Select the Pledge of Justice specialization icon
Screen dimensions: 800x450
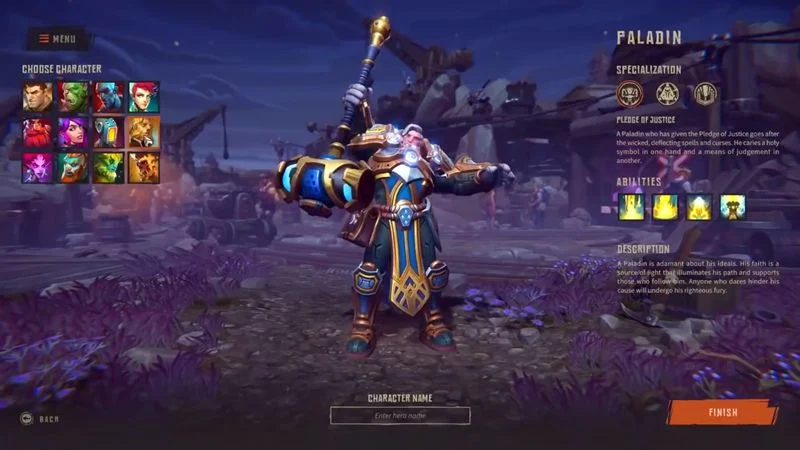pos(630,94)
